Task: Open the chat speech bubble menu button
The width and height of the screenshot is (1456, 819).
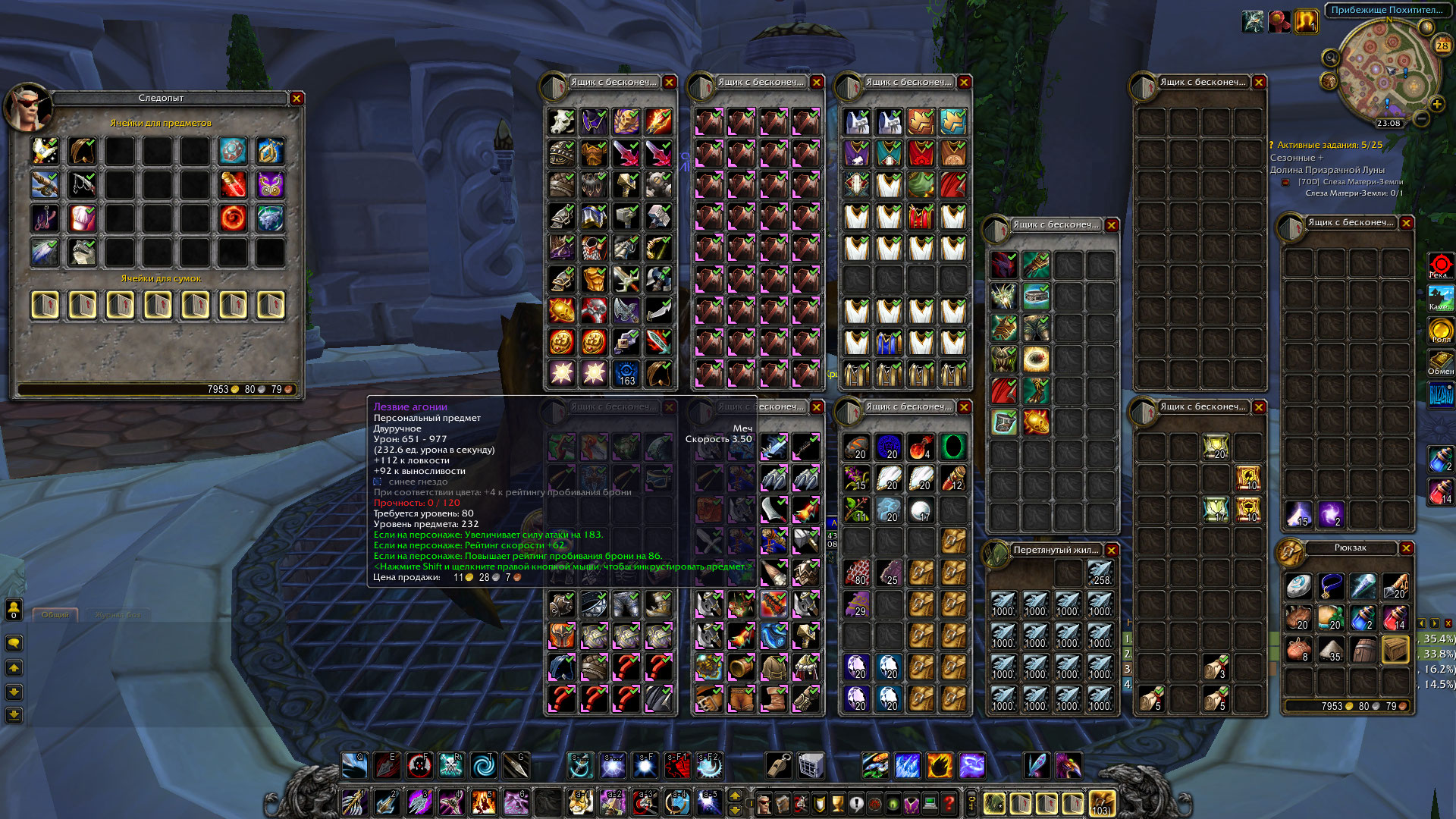Action: (14, 643)
